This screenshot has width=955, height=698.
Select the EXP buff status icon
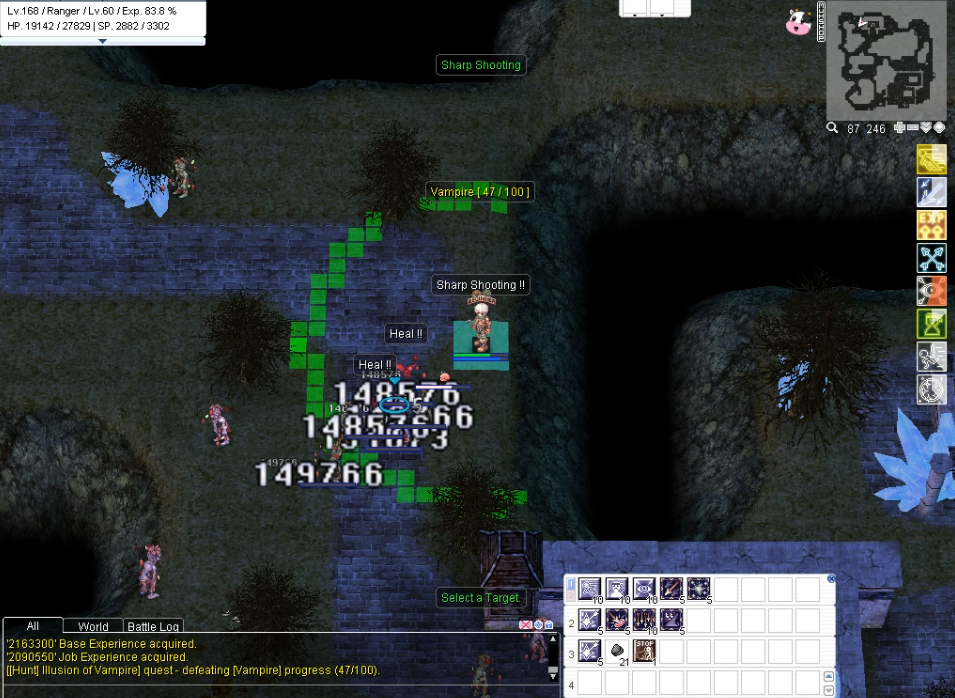(931, 225)
